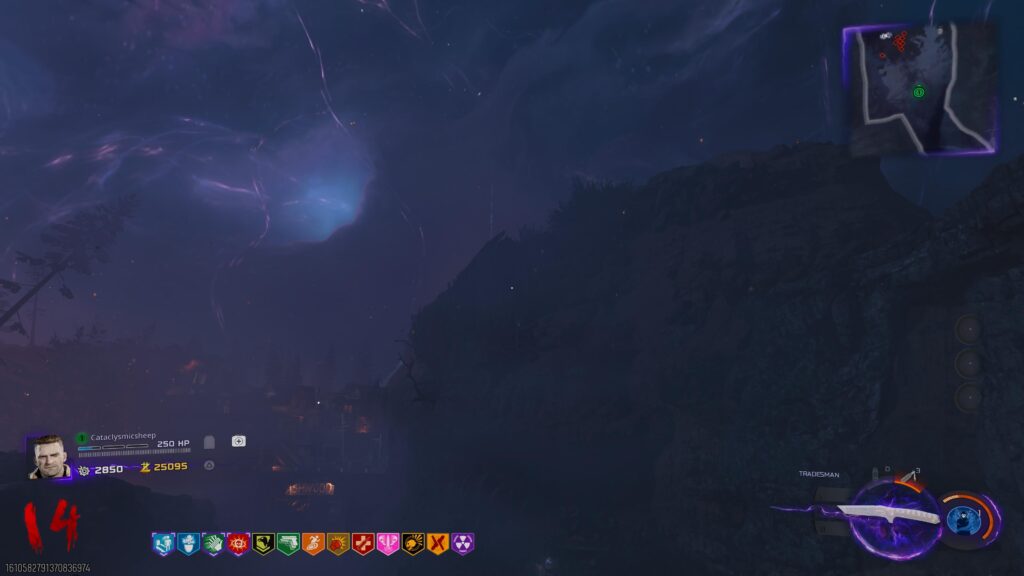Select the green pistol perk icon
1024x576 pixels.
click(288, 544)
